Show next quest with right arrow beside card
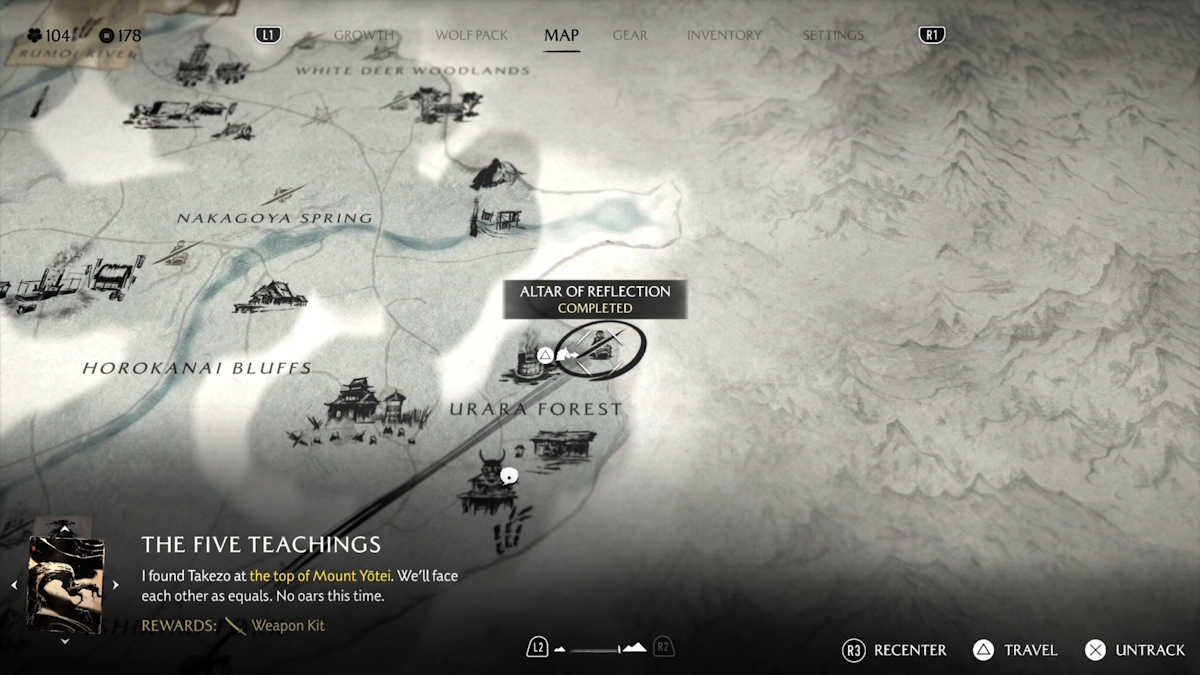1200x675 pixels. pyautogui.click(x=115, y=585)
